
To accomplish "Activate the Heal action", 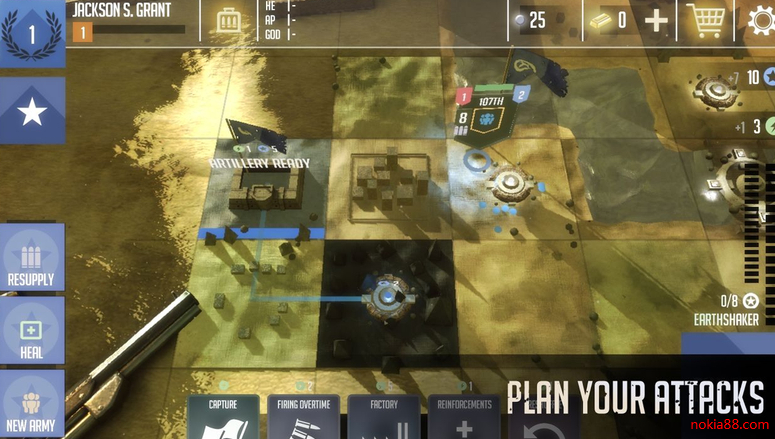I will [32, 330].
